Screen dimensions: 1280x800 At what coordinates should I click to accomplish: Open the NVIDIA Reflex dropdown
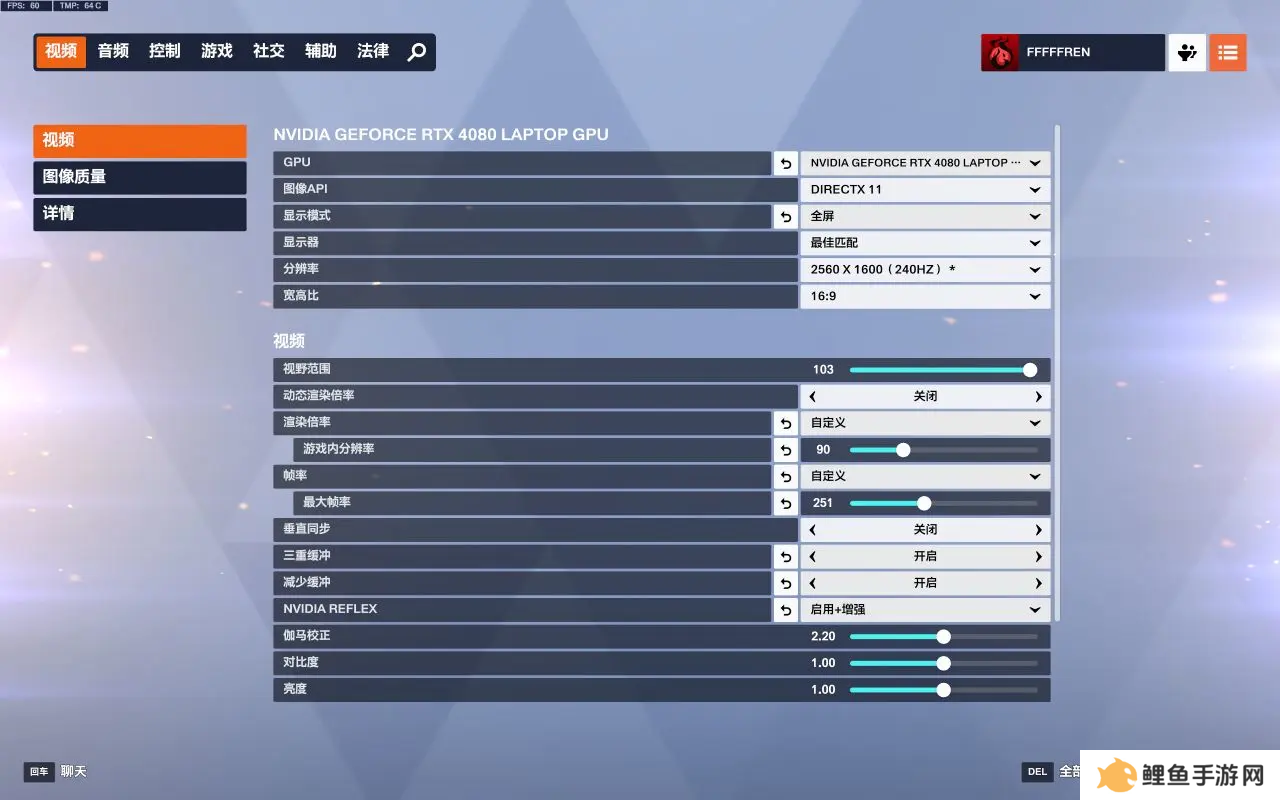(925, 610)
